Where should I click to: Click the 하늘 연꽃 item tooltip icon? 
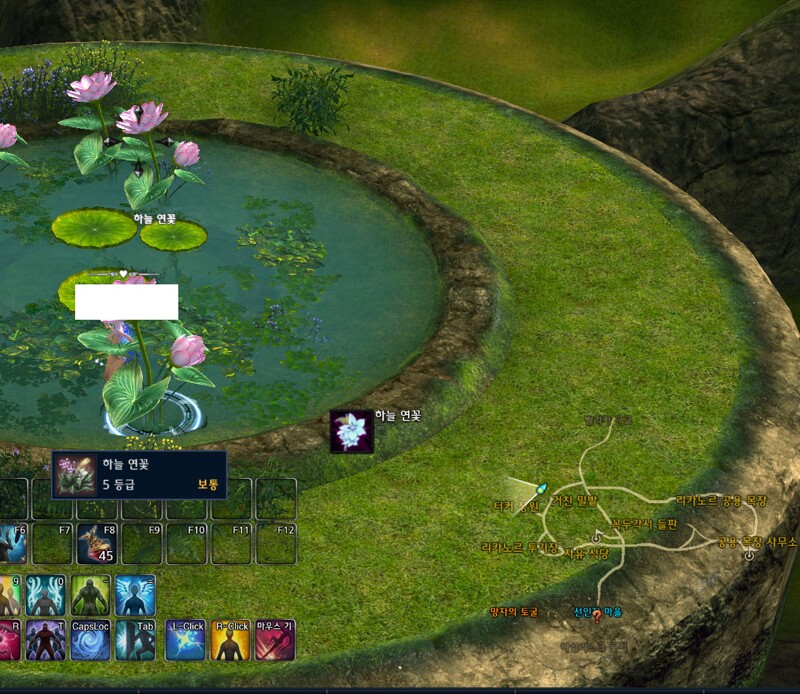[76, 475]
